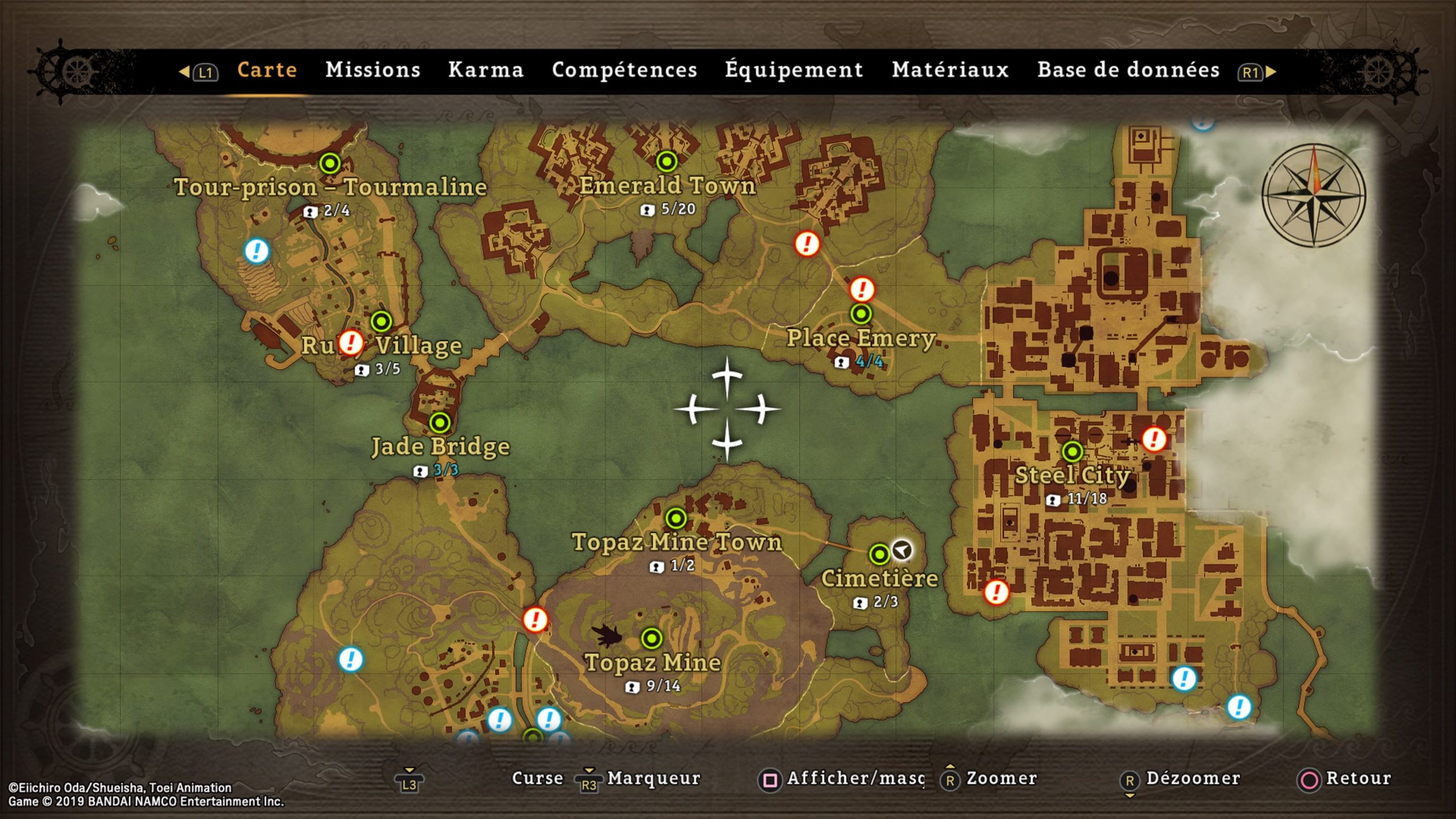The width and height of the screenshot is (1456, 819).
Task: Select the Place Emery green marker
Action: 861,313
